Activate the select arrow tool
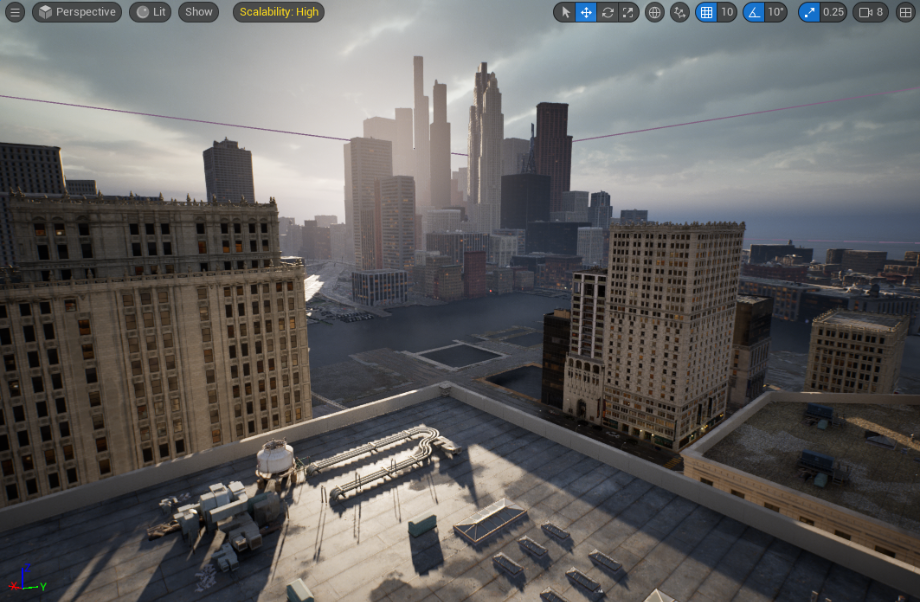Viewport: 920px width, 602px height. [x=565, y=12]
